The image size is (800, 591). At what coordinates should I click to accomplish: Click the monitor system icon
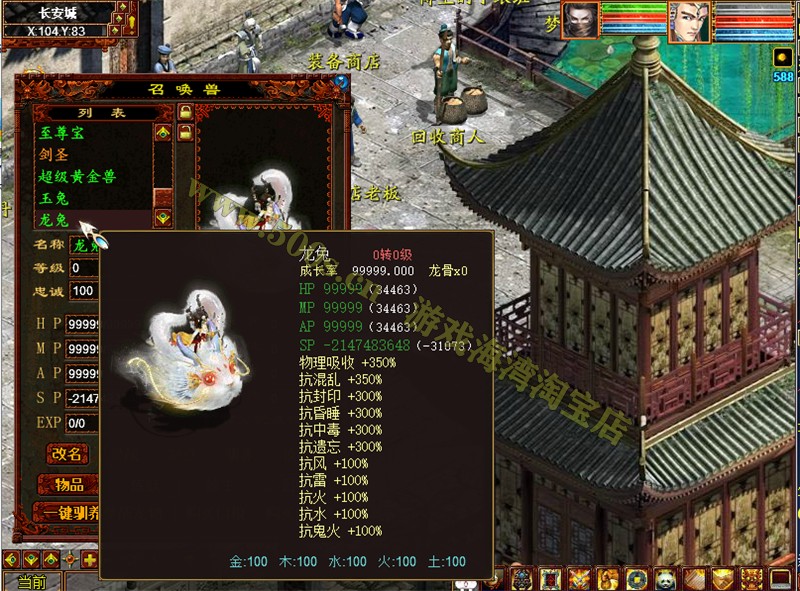[x=781, y=578]
